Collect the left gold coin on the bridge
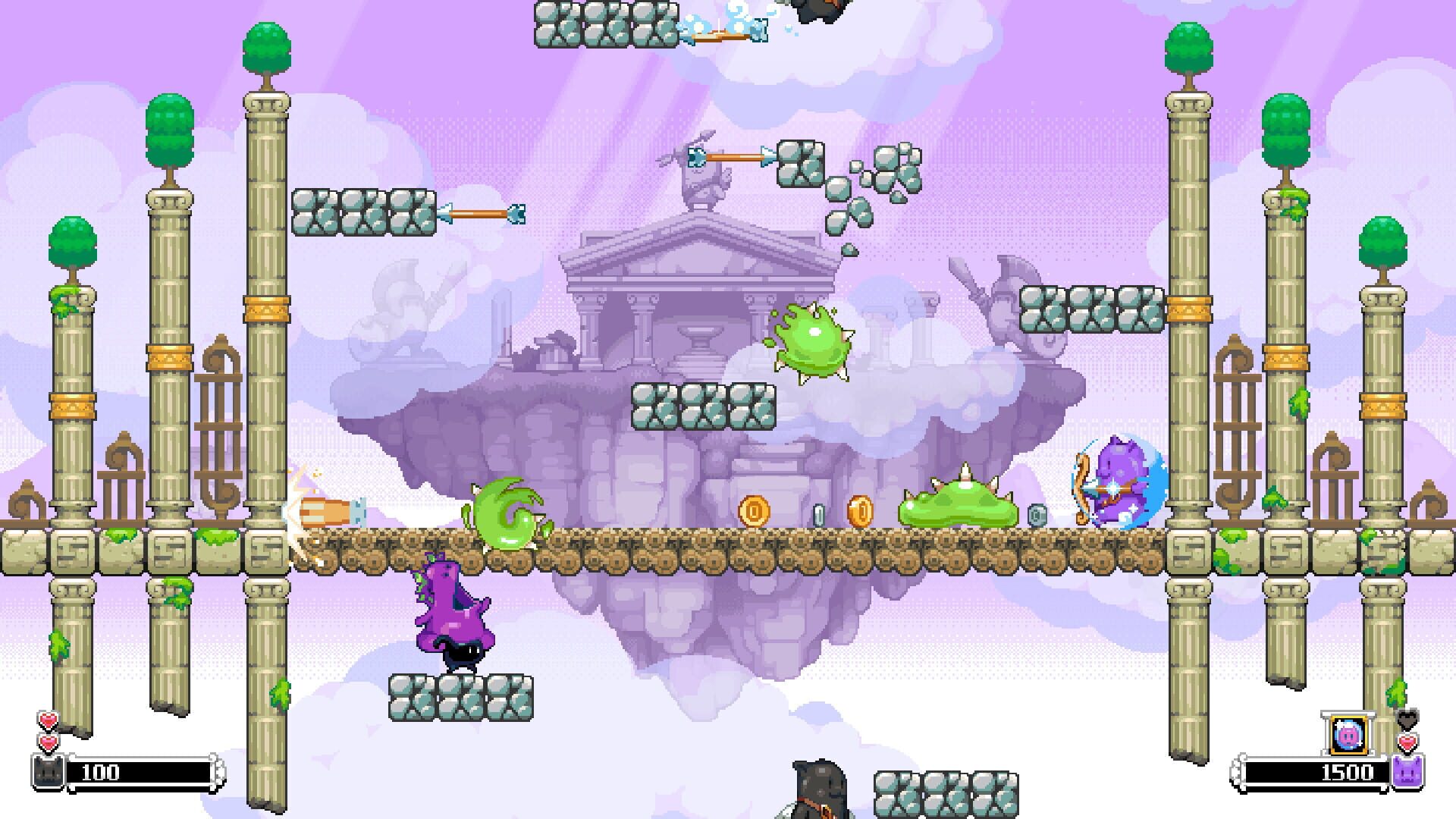This screenshot has width=1456, height=819. coord(754,511)
